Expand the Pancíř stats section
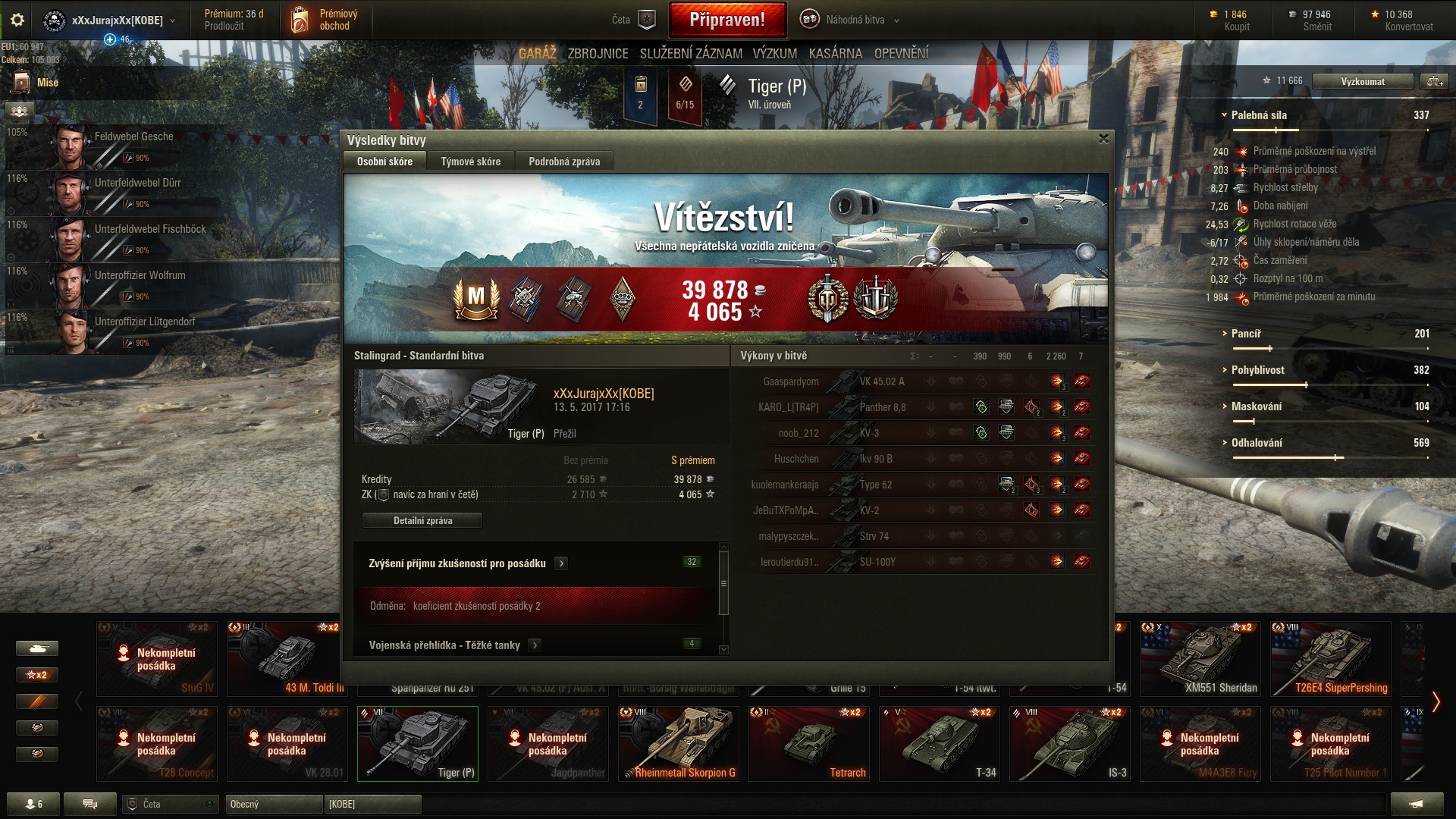Viewport: 1456px width, 819px height. 1246,334
